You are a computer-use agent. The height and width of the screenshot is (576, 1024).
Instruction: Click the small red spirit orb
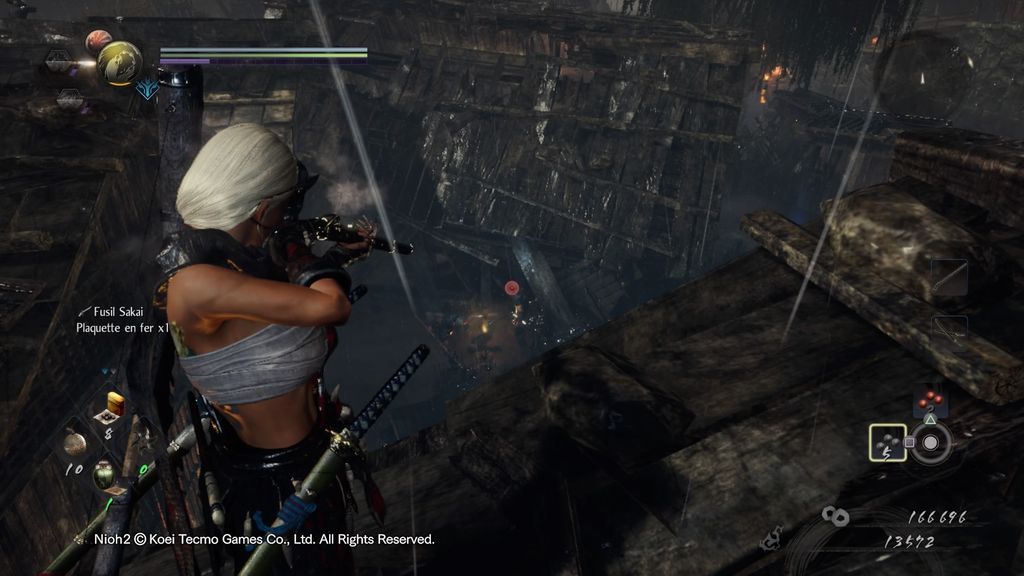[x=97, y=41]
